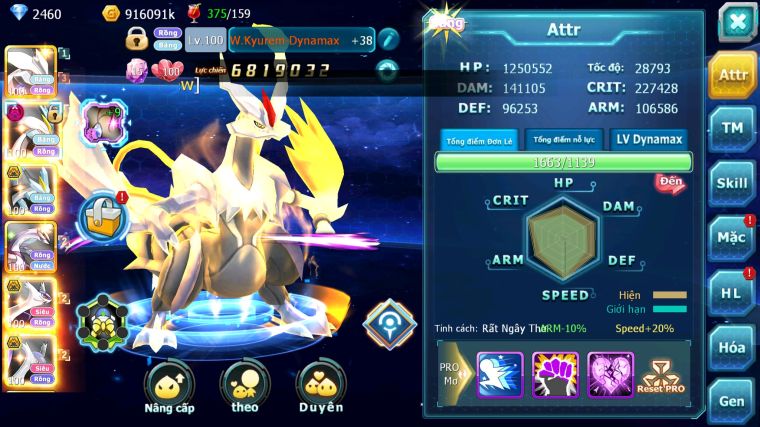Select the cracked purple heart skill icon

(610, 374)
